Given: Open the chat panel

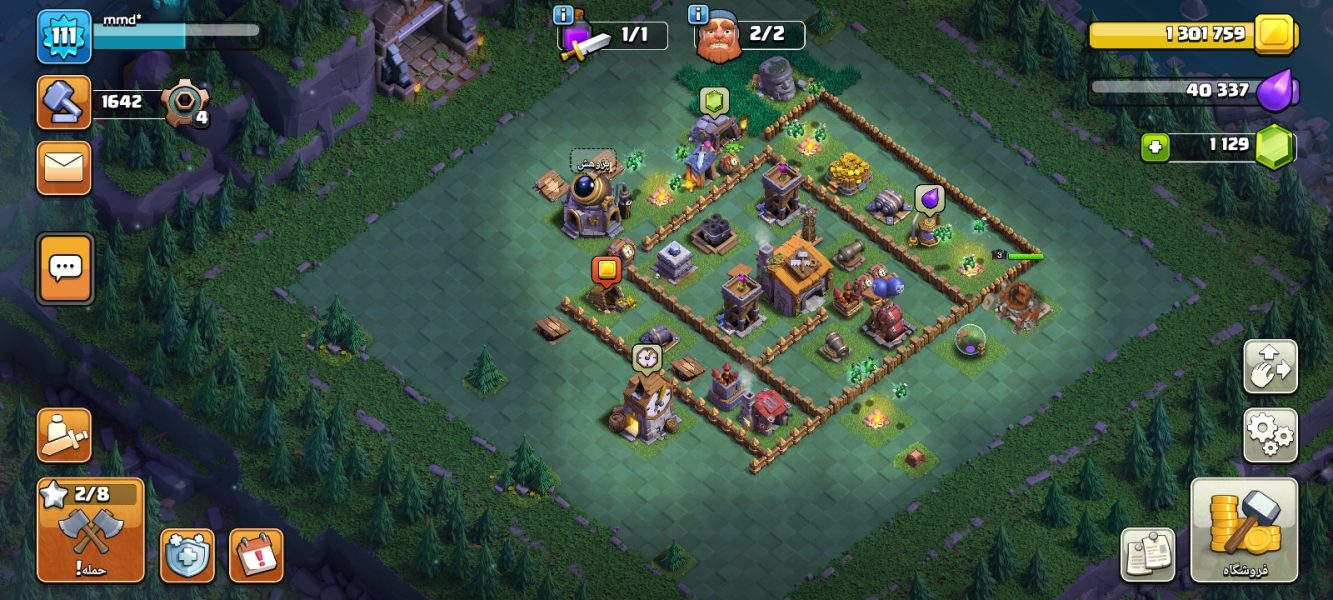Looking at the screenshot, I should pyautogui.click(x=65, y=267).
